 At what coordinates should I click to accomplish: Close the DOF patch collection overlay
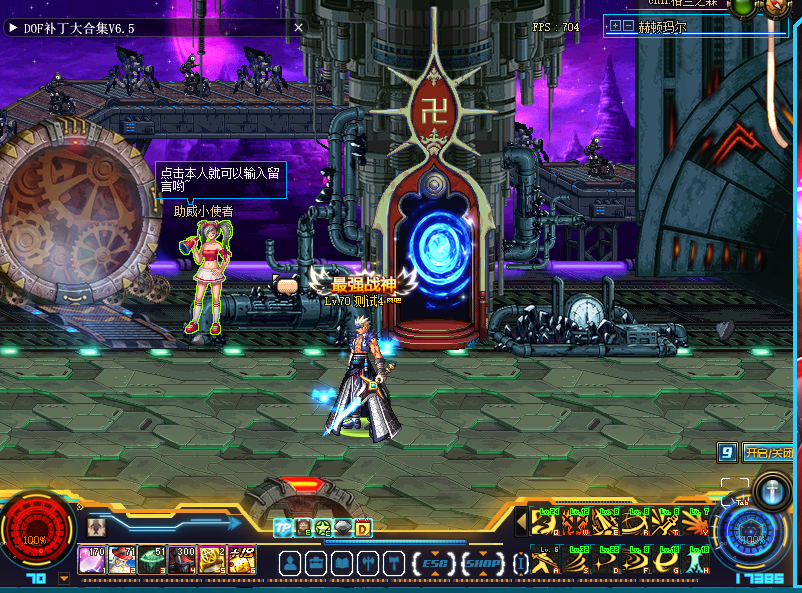coord(298,28)
